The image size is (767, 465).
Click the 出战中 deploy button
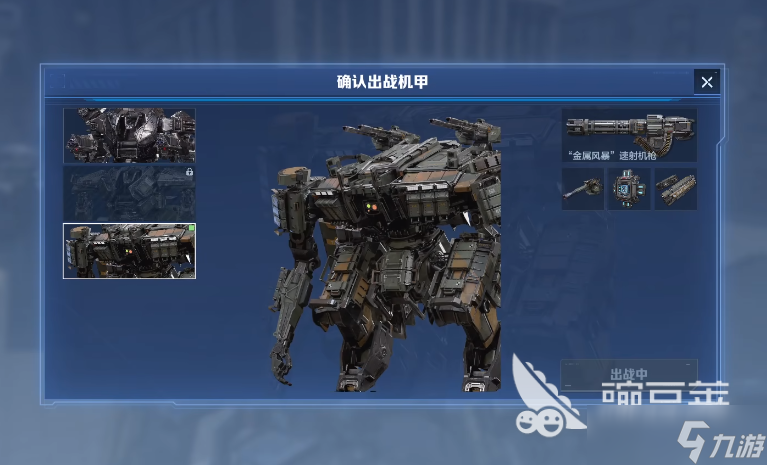tap(629, 375)
